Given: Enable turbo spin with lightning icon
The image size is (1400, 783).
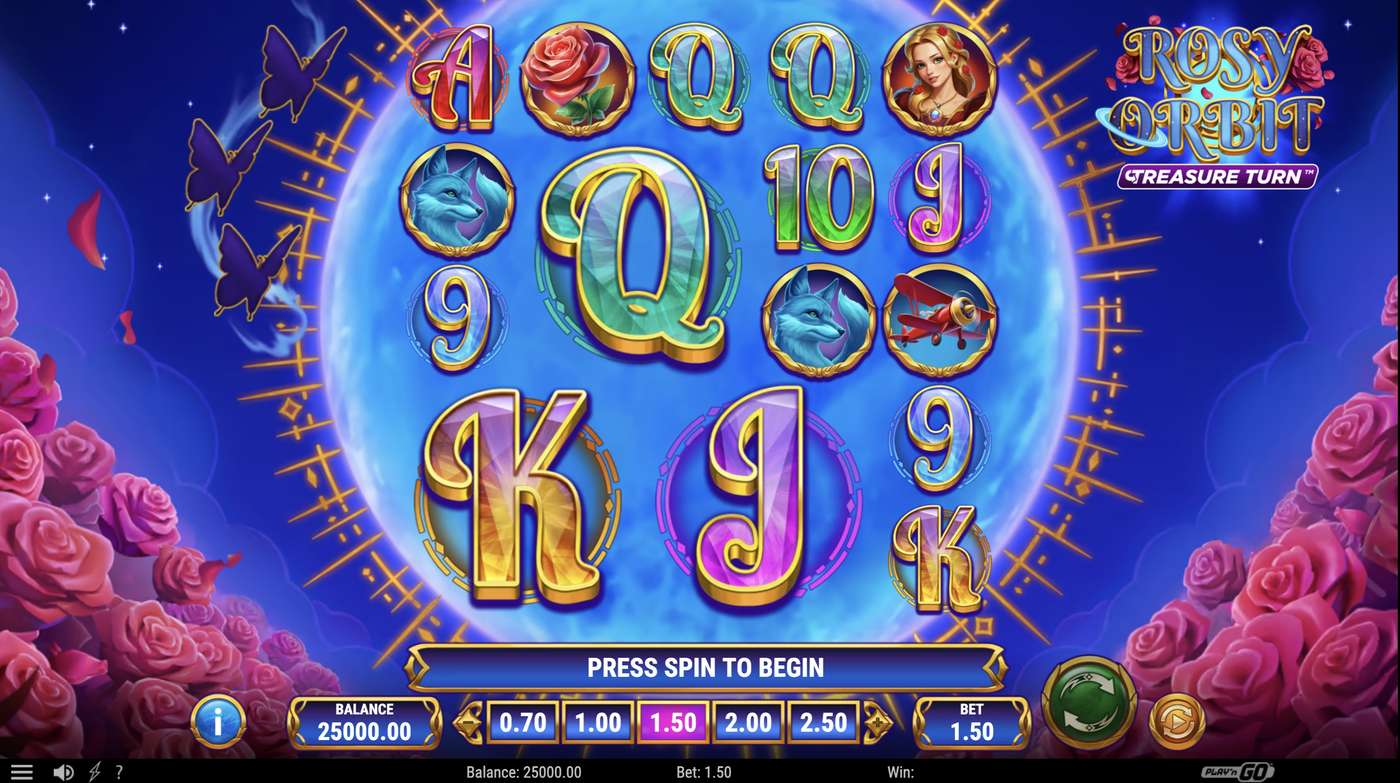Looking at the screenshot, I should click(94, 770).
